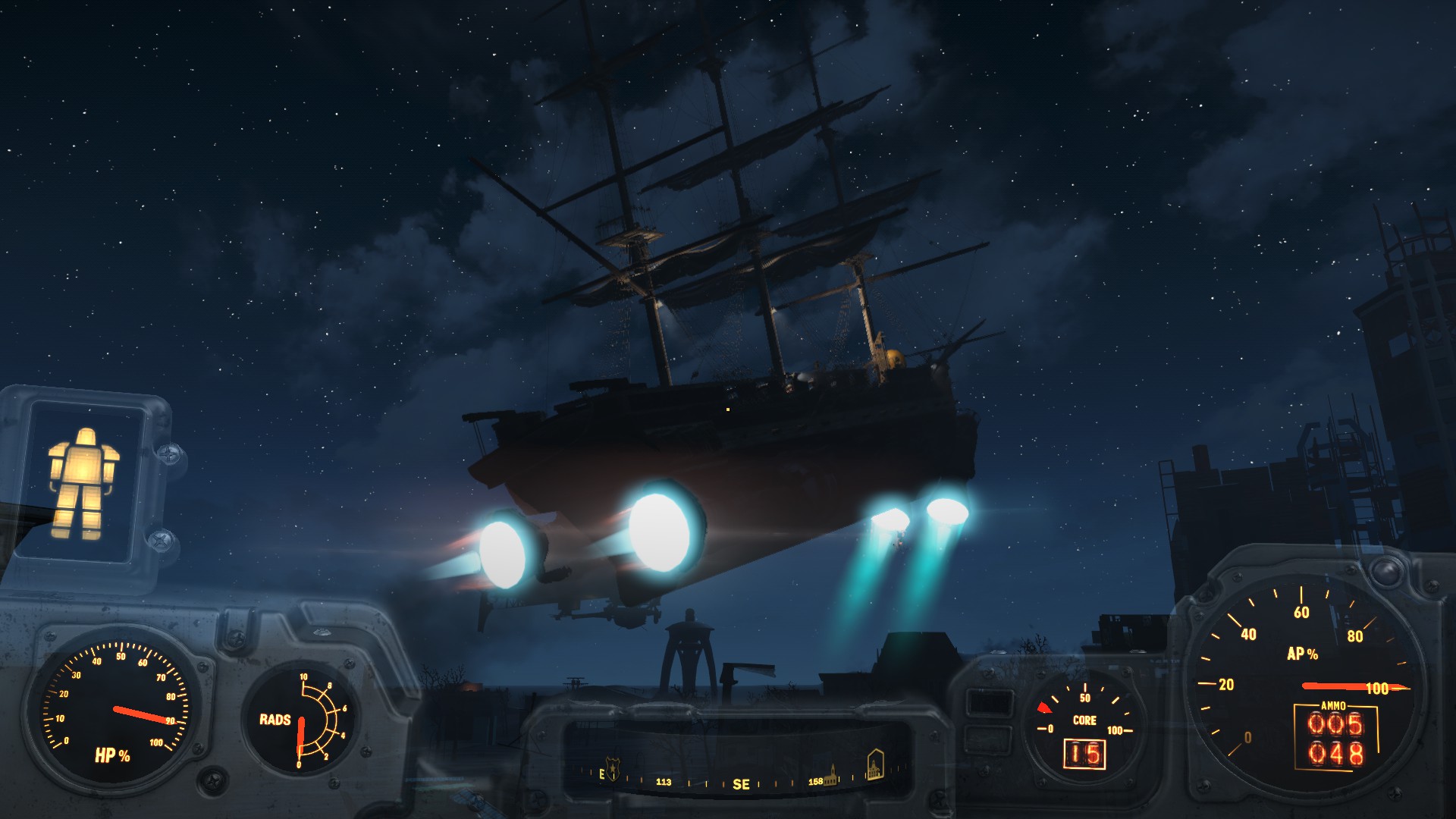
Task: Click the church location marker on compass
Action: 833,773
